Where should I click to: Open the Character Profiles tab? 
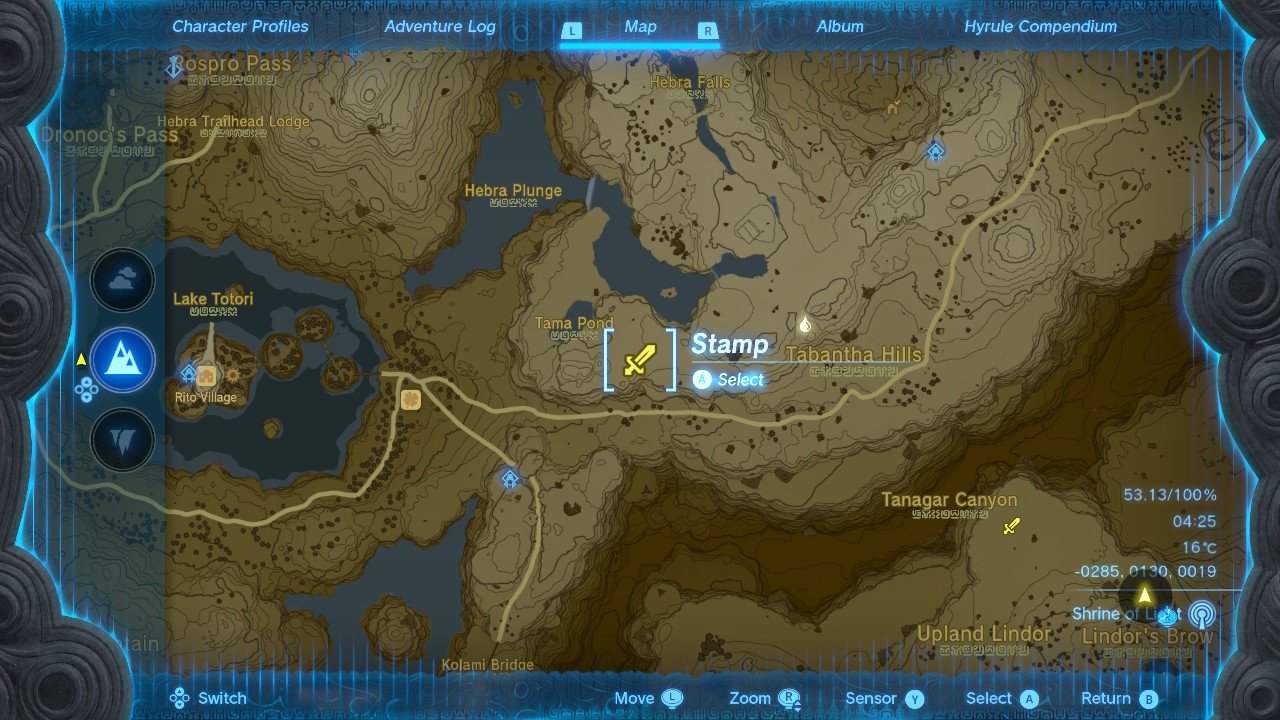[x=240, y=27]
